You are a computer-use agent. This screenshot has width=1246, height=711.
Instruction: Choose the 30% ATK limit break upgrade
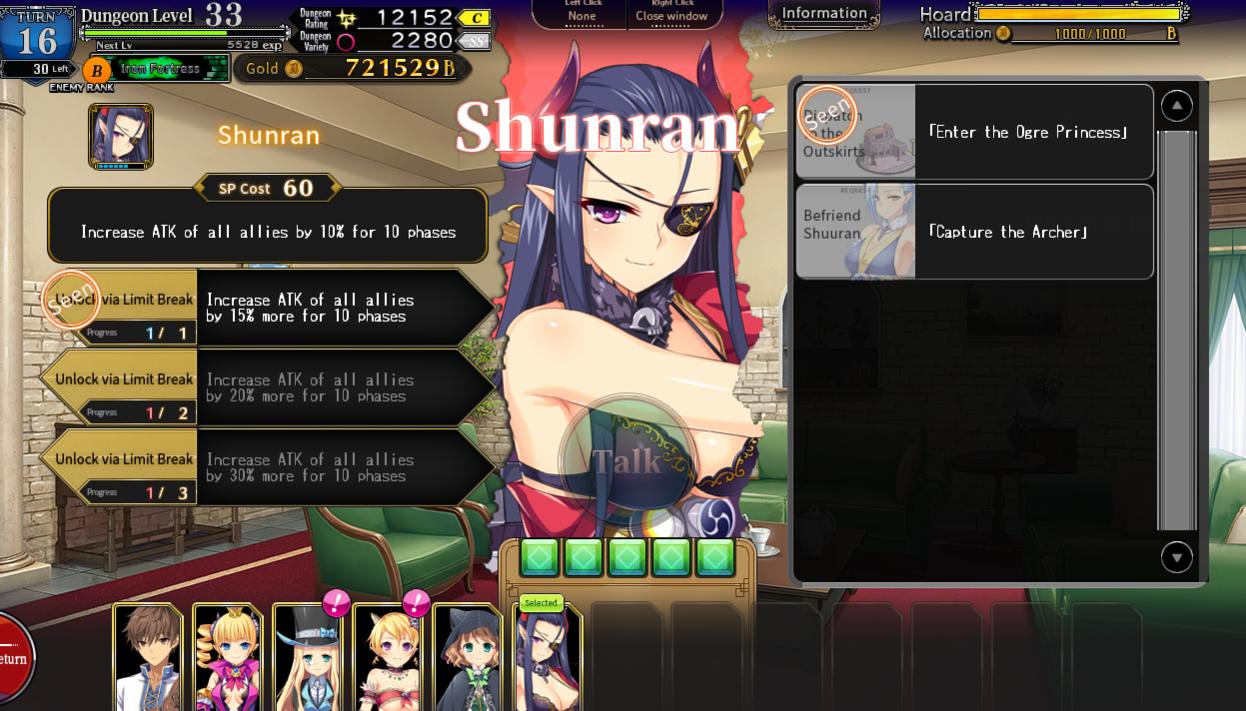(x=268, y=468)
